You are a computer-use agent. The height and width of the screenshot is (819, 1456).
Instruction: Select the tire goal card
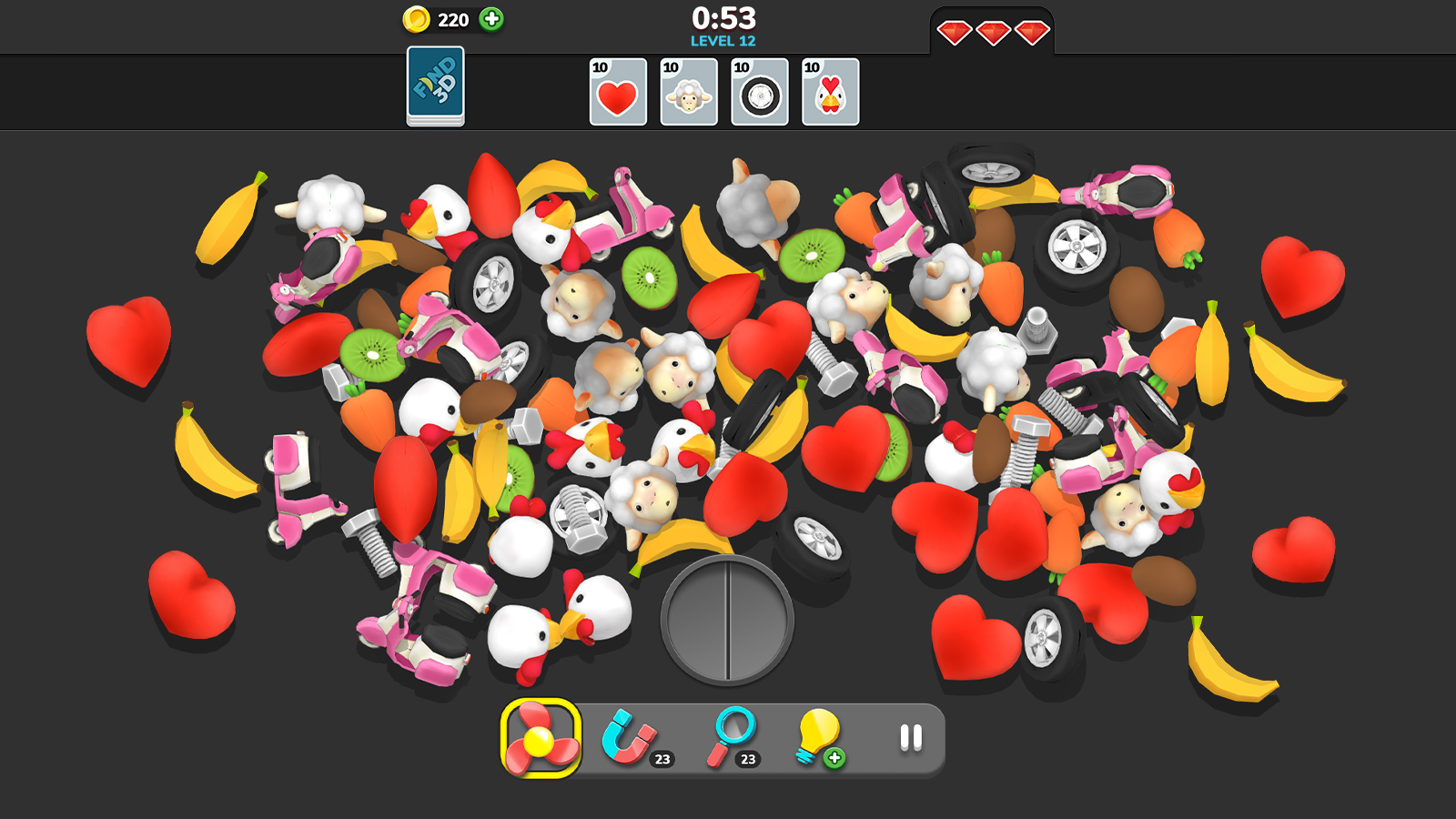pyautogui.click(x=760, y=91)
